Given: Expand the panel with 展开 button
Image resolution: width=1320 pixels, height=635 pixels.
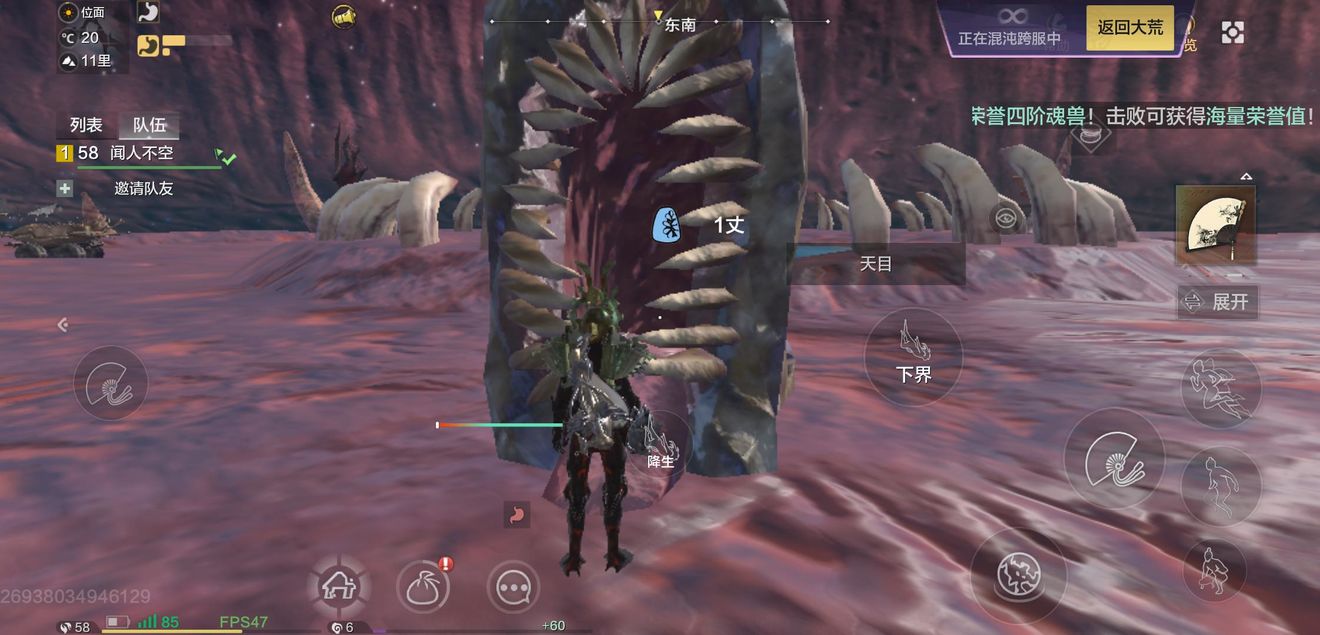Looking at the screenshot, I should [1217, 301].
